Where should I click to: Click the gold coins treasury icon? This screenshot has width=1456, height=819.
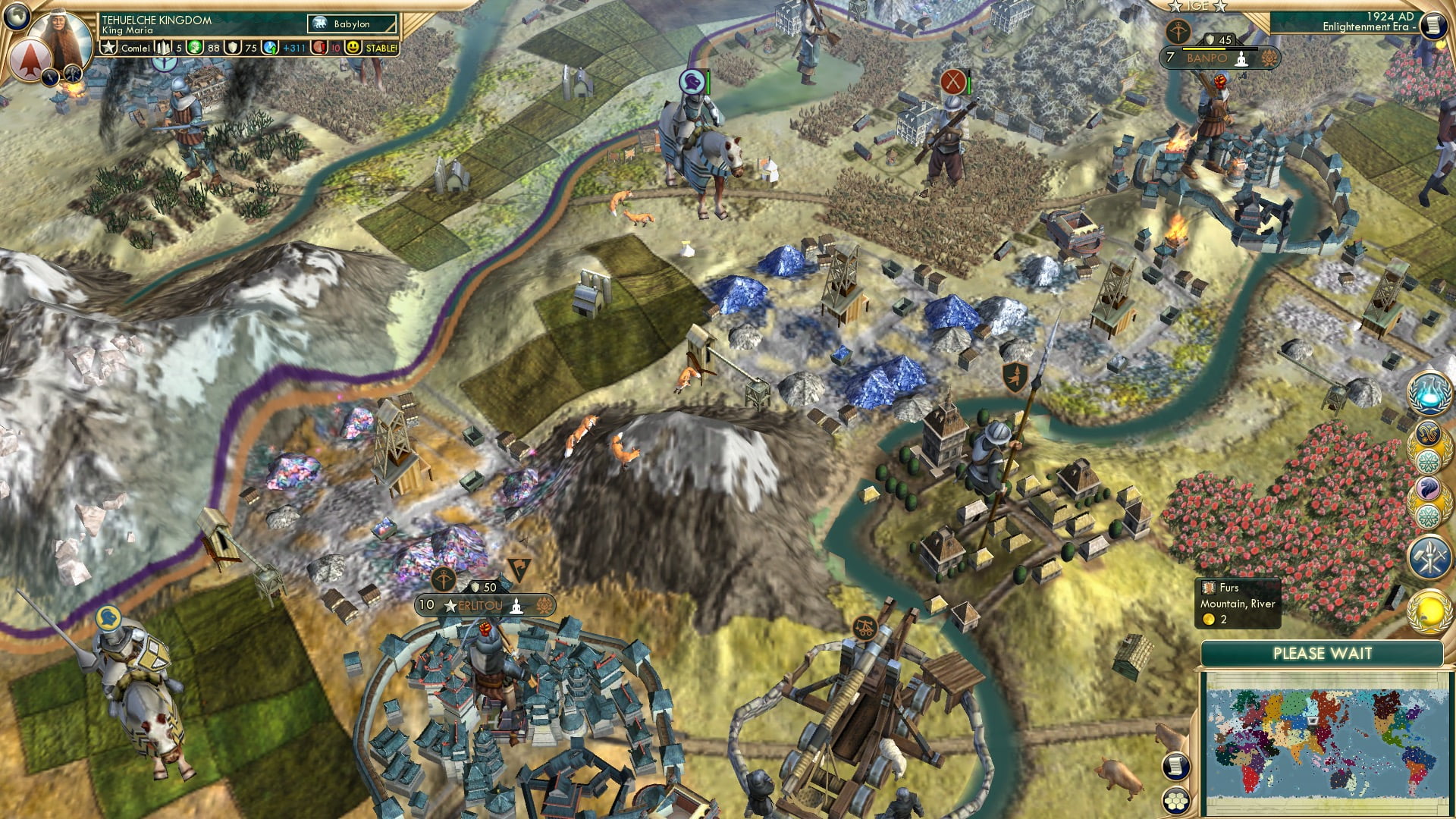tap(194, 49)
